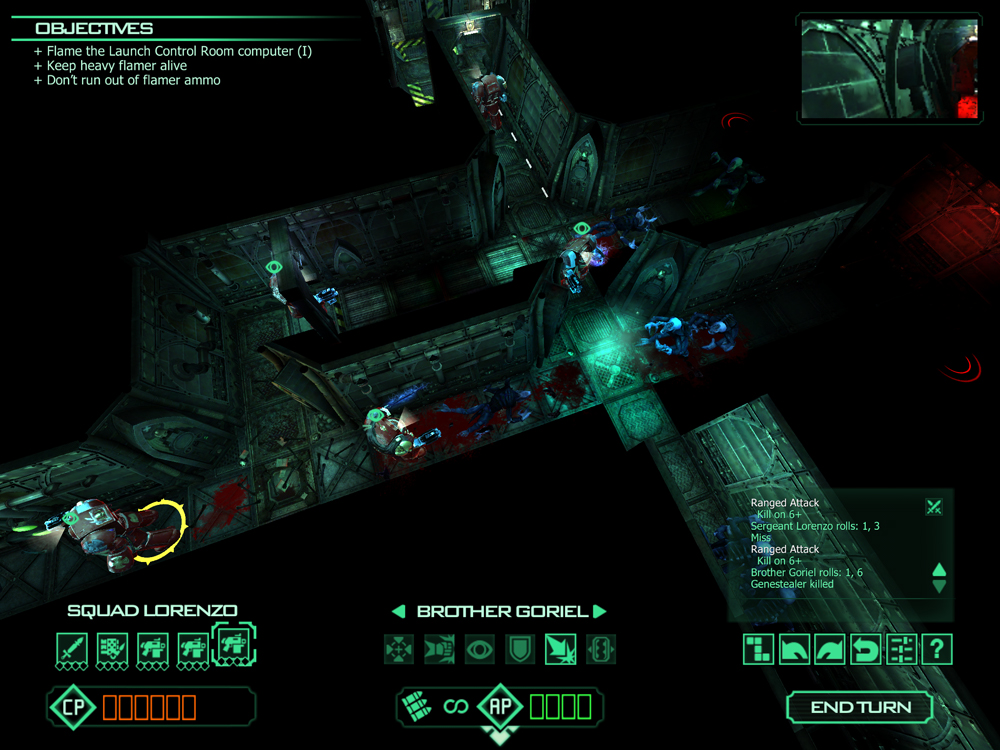Activate the move action icon

pyautogui.click(x=399, y=650)
